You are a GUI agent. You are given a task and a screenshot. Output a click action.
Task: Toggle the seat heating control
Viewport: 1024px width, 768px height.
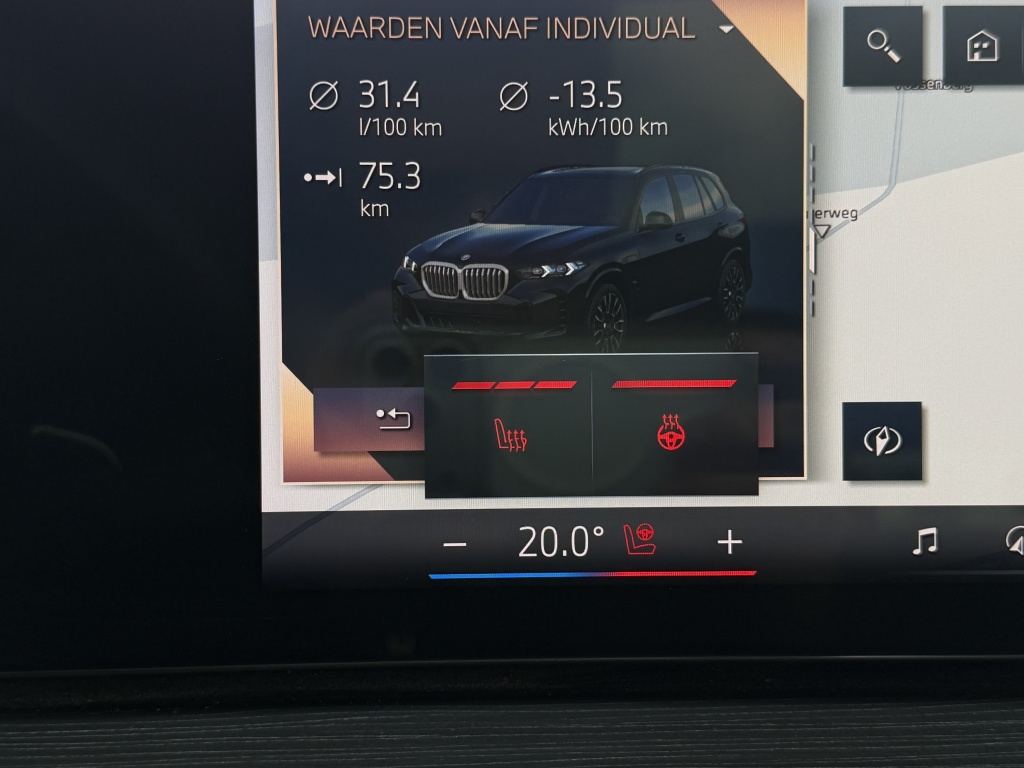(x=511, y=434)
